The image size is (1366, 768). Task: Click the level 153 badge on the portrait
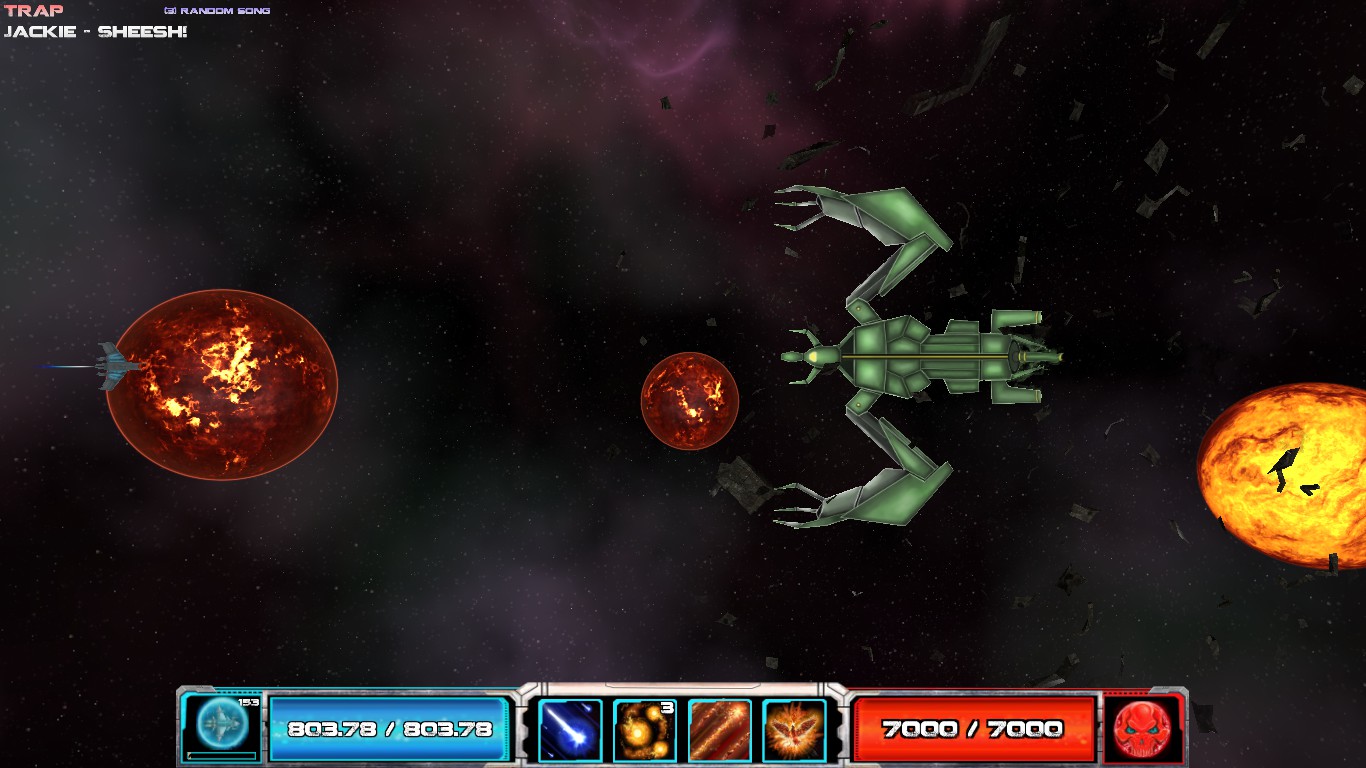[248, 704]
